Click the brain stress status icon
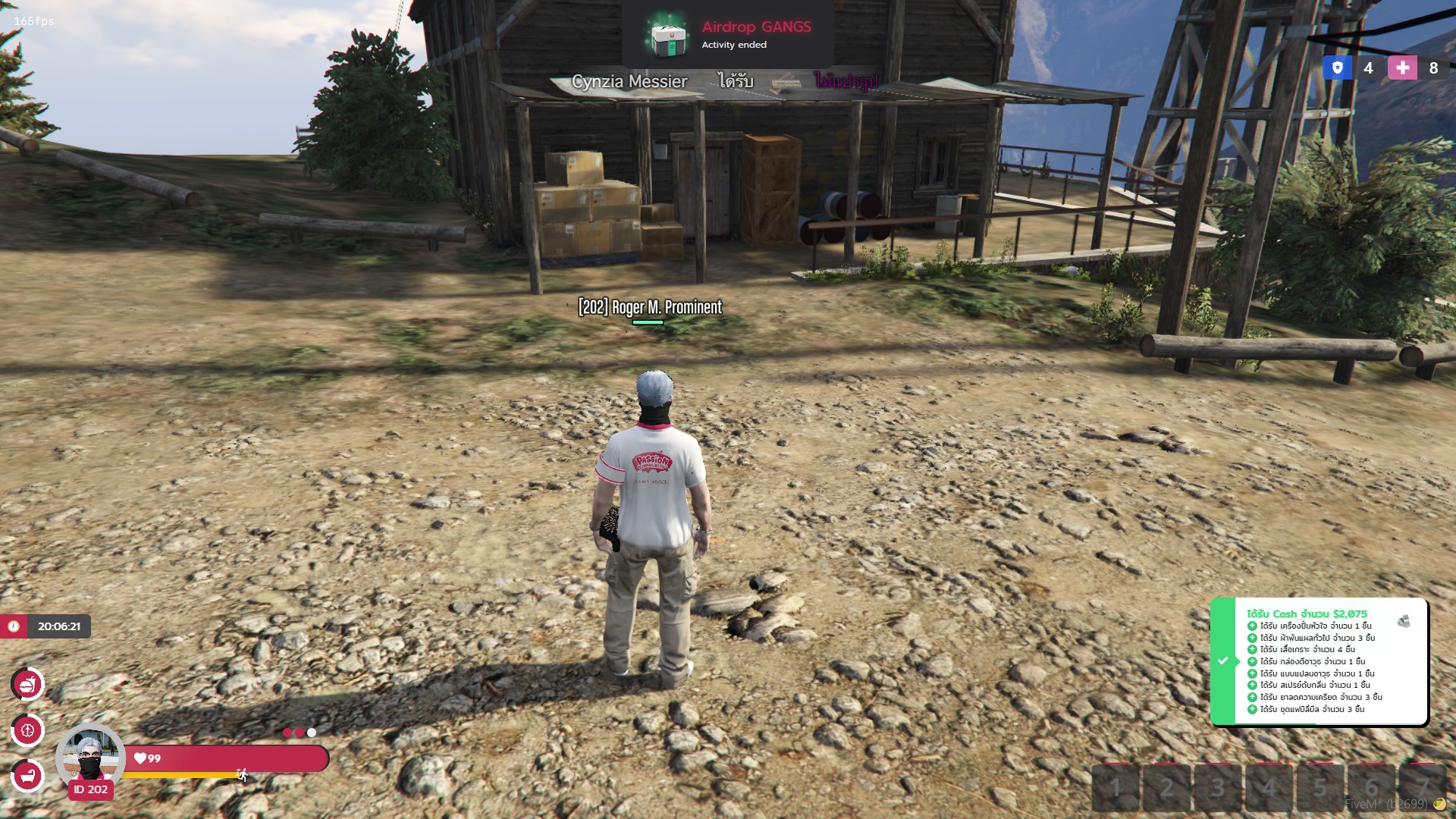The height and width of the screenshot is (819, 1456). pyautogui.click(x=28, y=731)
